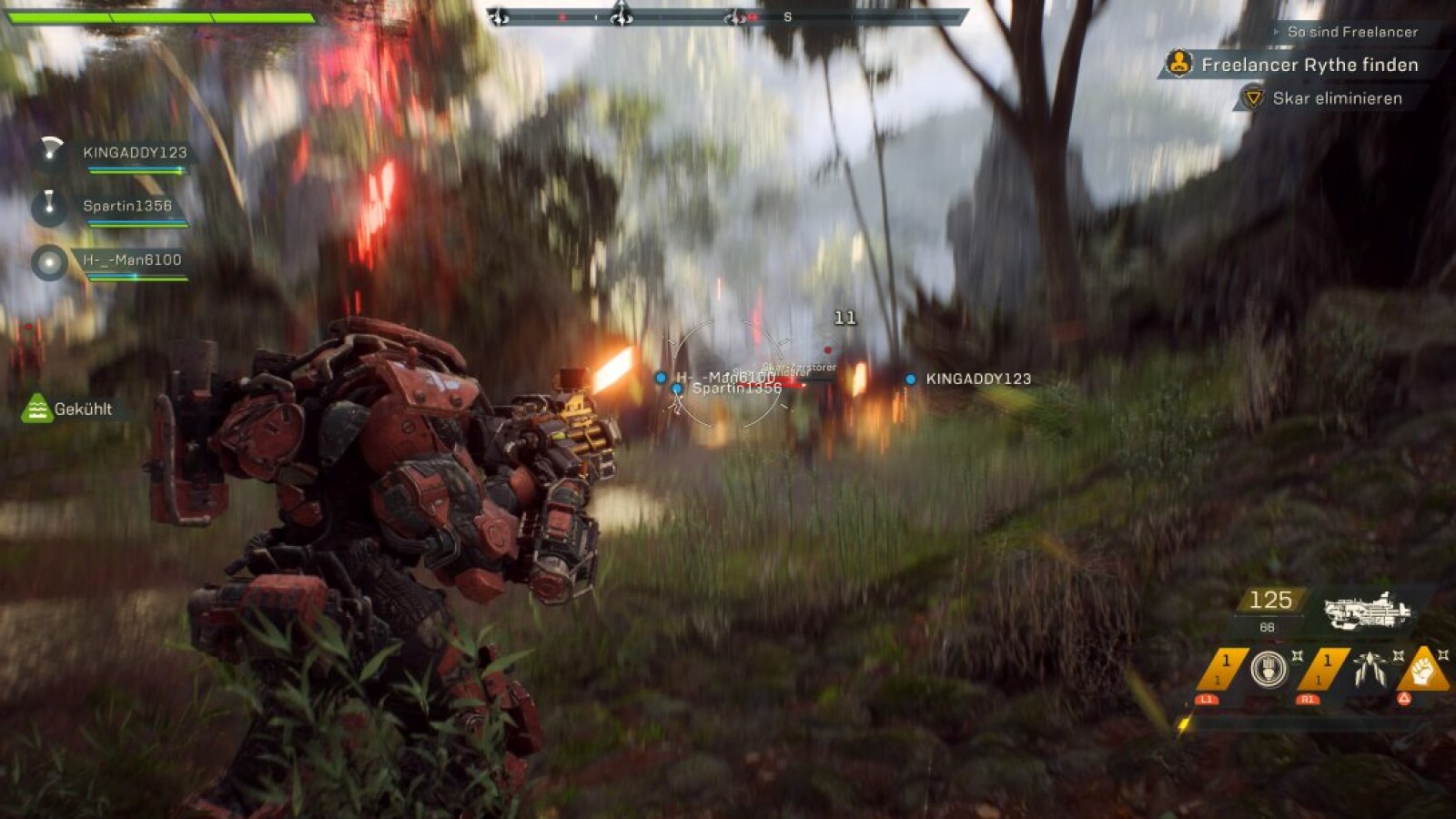Select the equipped autocannon weapon icon

(1365, 611)
